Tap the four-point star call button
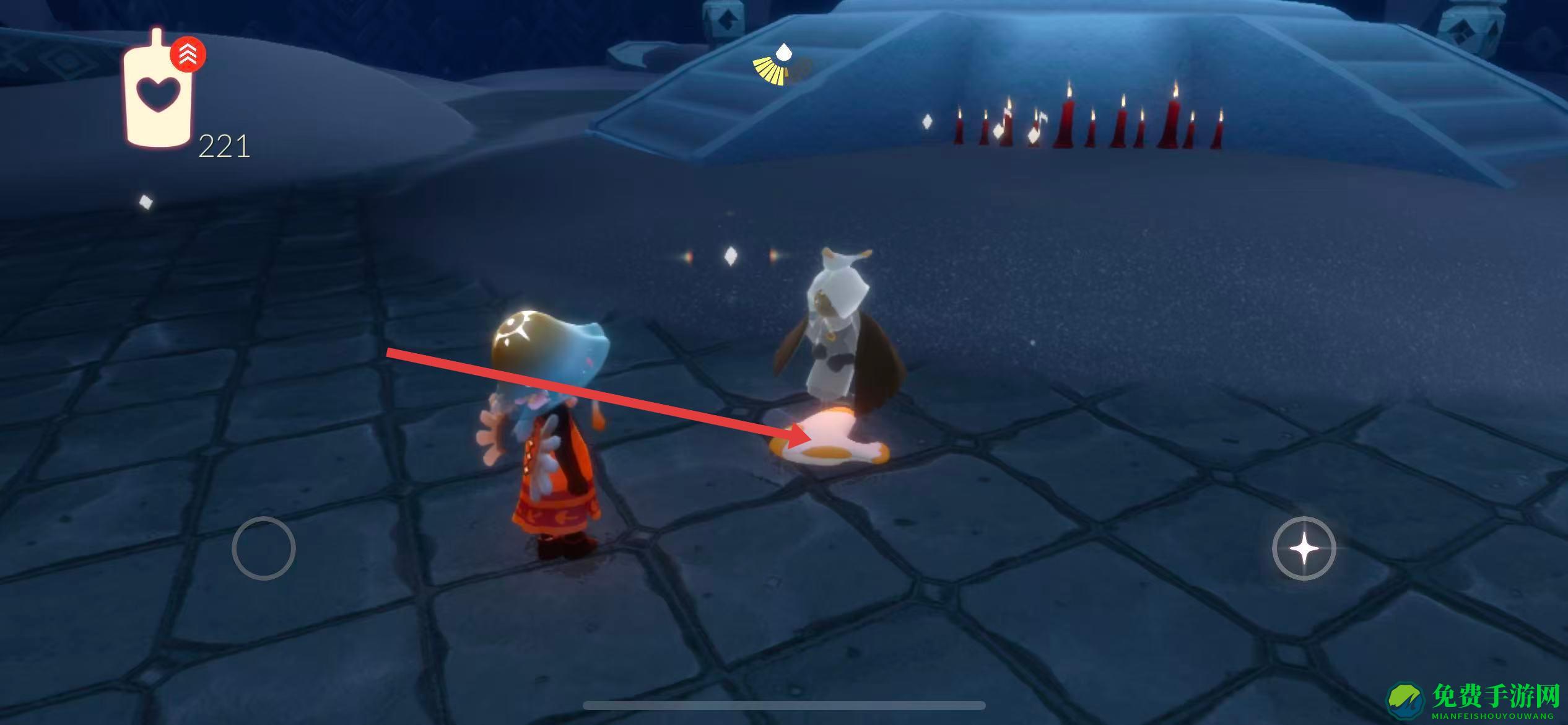1568x725 pixels. pyautogui.click(x=1303, y=548)
